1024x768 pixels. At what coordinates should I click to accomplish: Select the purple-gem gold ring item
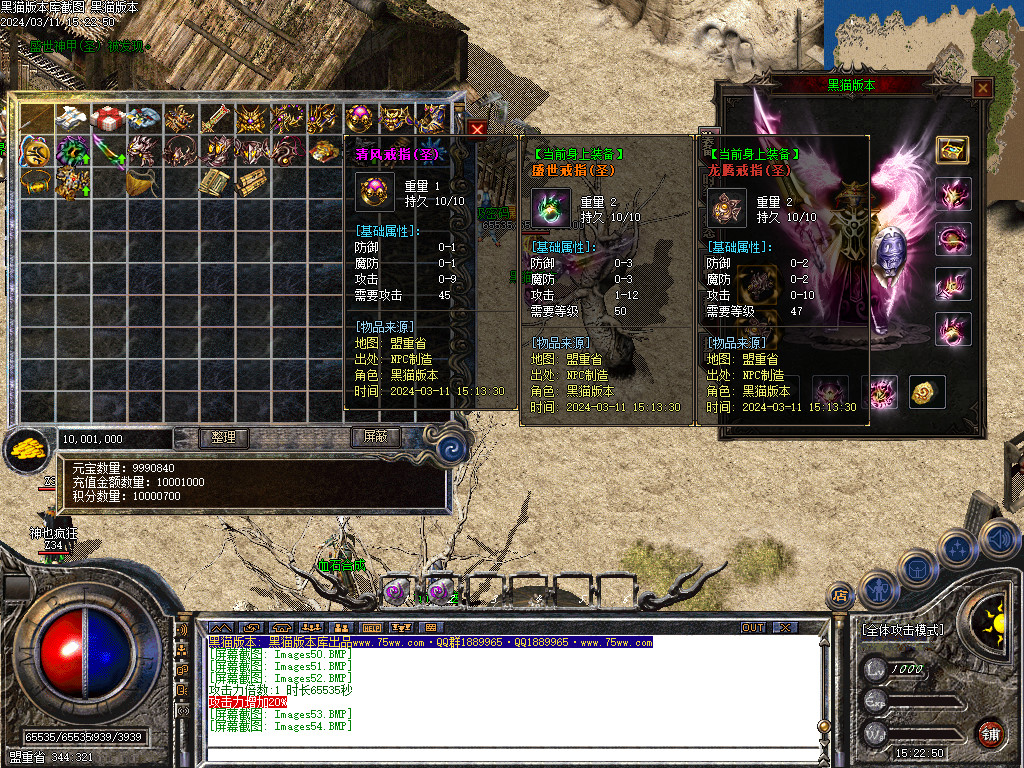click(359, 118)
